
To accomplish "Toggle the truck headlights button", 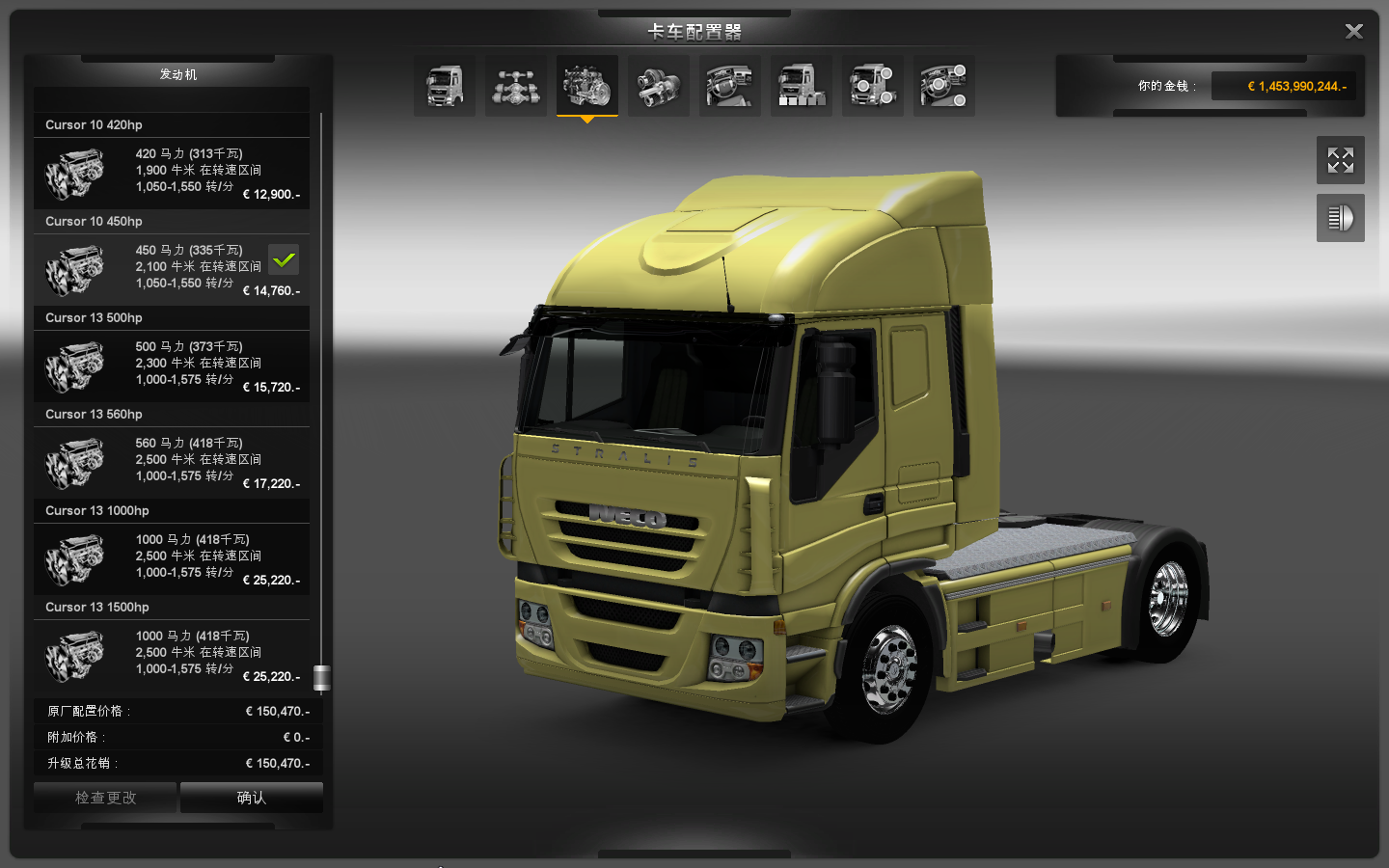I will (1341, 218).
